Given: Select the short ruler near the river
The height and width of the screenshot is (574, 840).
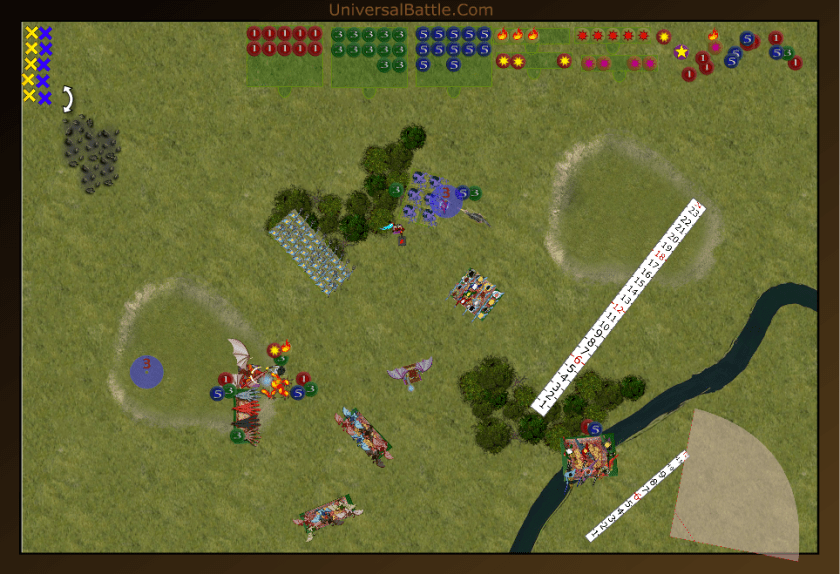Looking at the screenshot, I should pos(637,496).
